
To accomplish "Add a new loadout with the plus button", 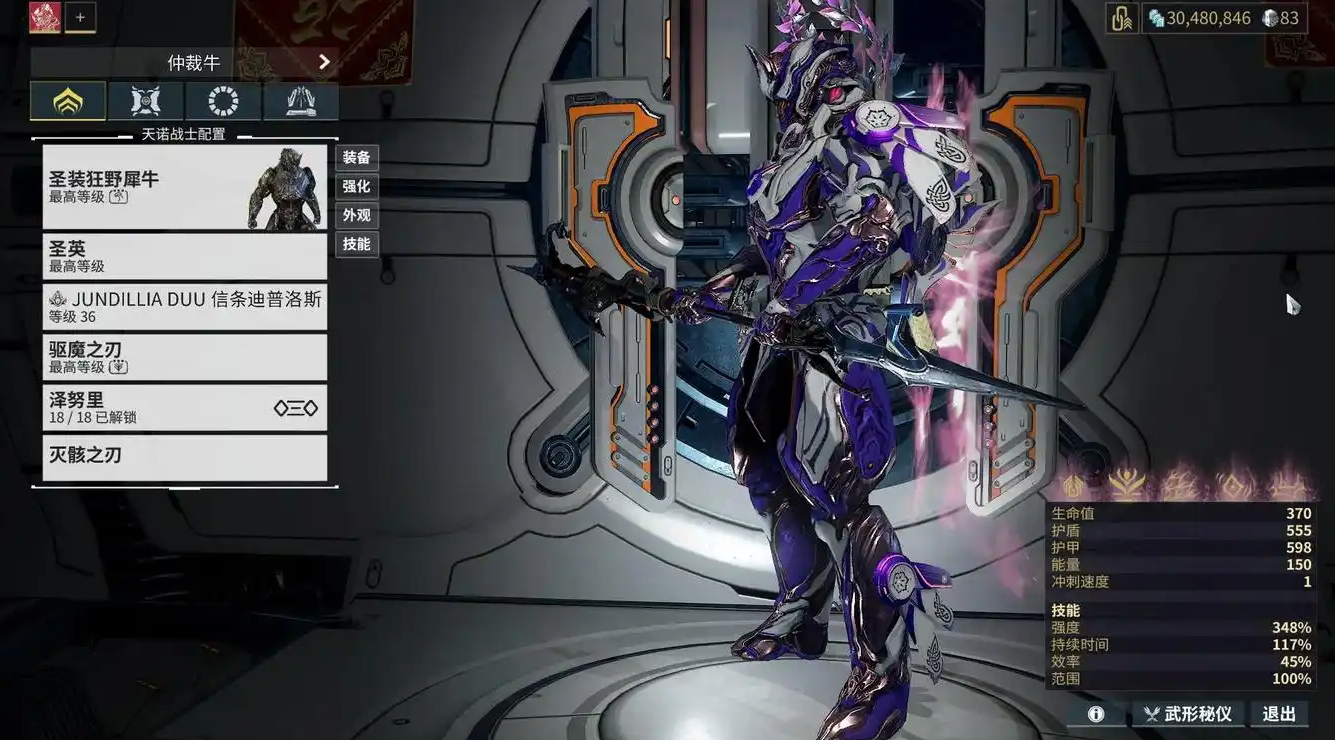I will pos(81,17).
